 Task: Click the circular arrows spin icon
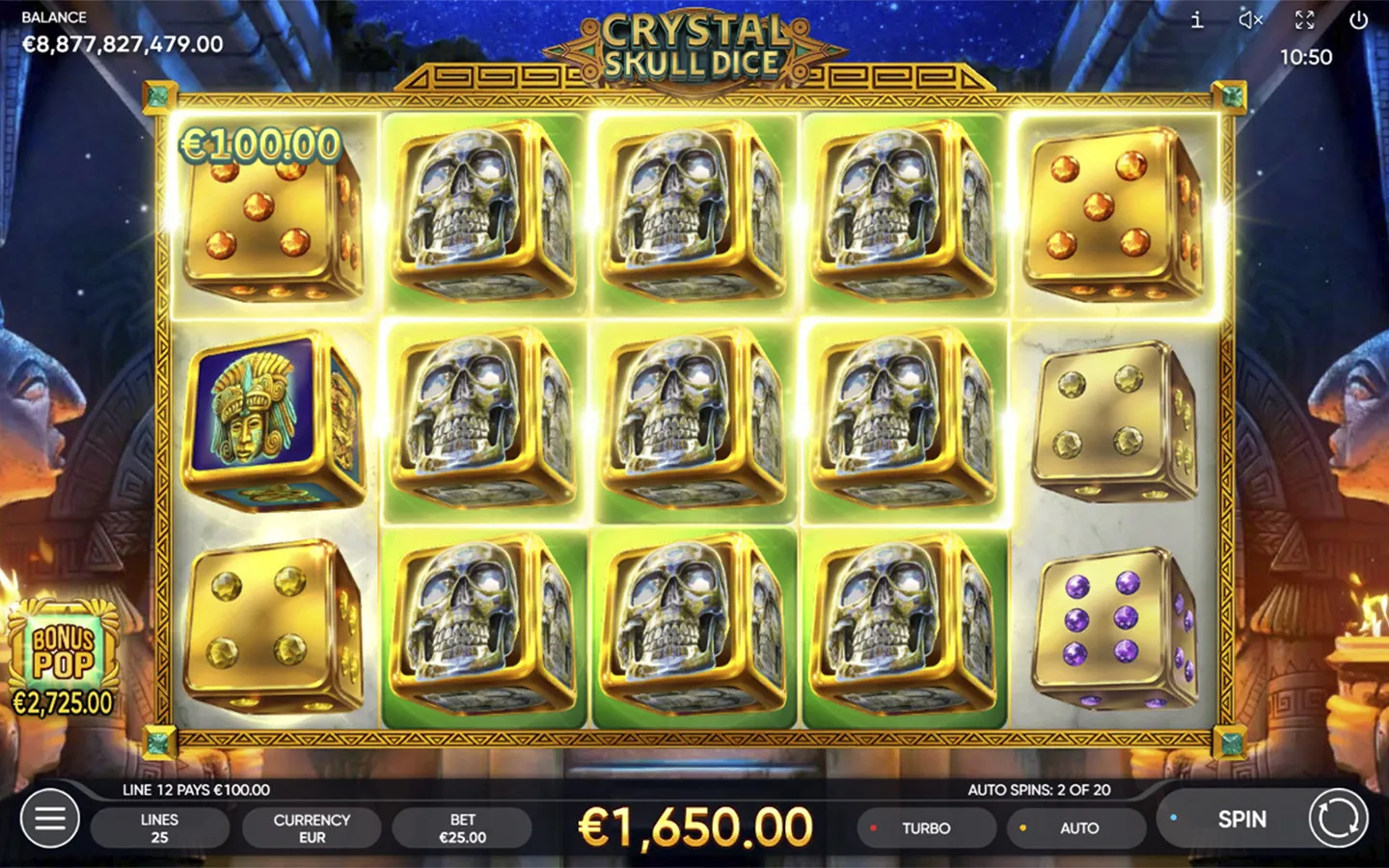coord(1338,819)
